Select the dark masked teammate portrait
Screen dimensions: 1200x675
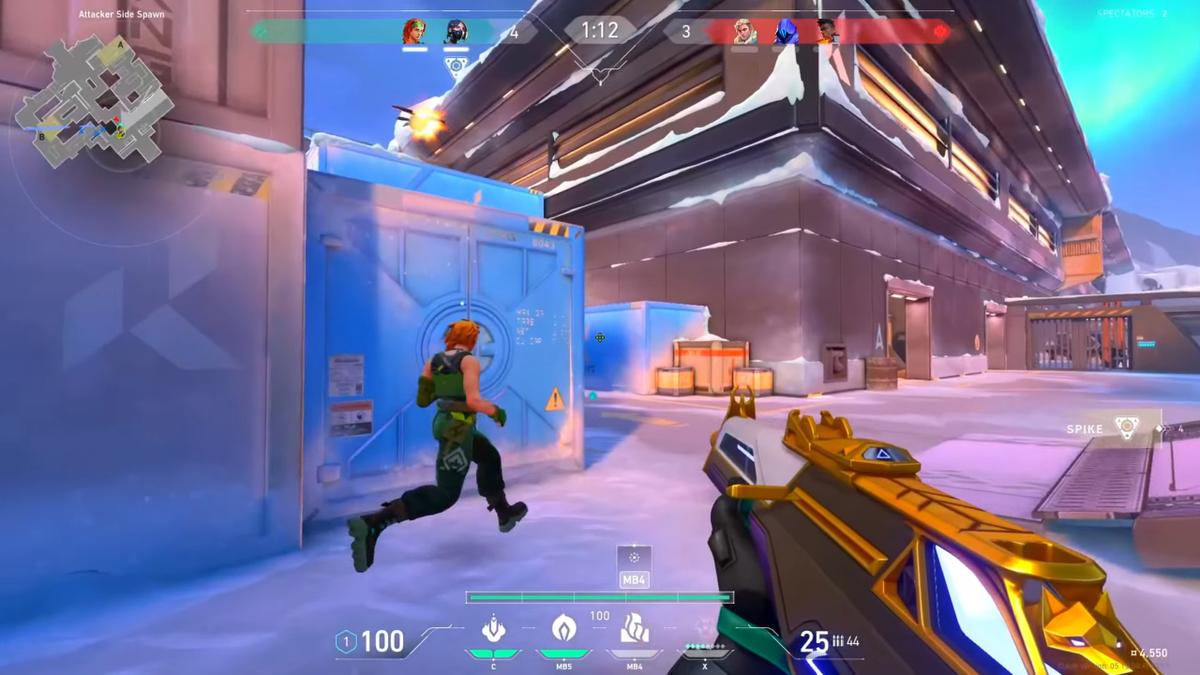[456, 32]
